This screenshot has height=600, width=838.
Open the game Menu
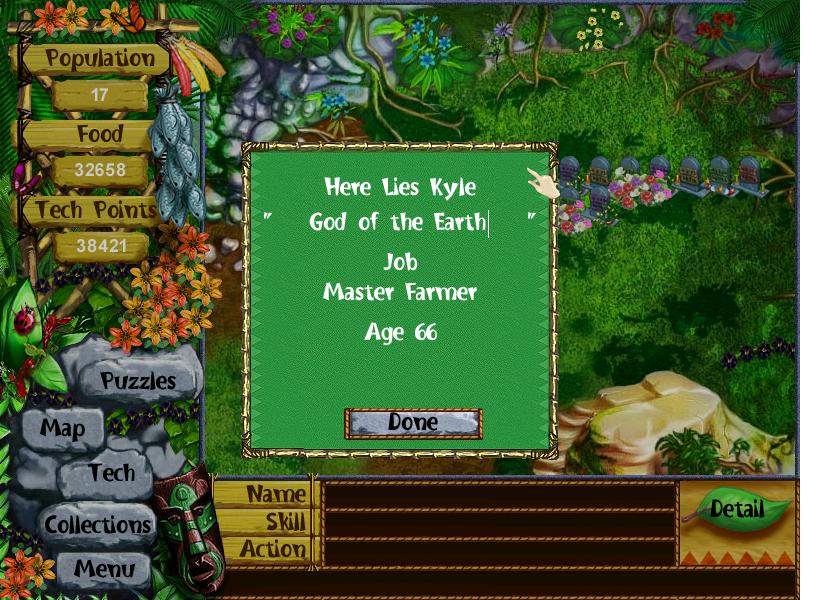pyautogui.click(x=104, y=570)
